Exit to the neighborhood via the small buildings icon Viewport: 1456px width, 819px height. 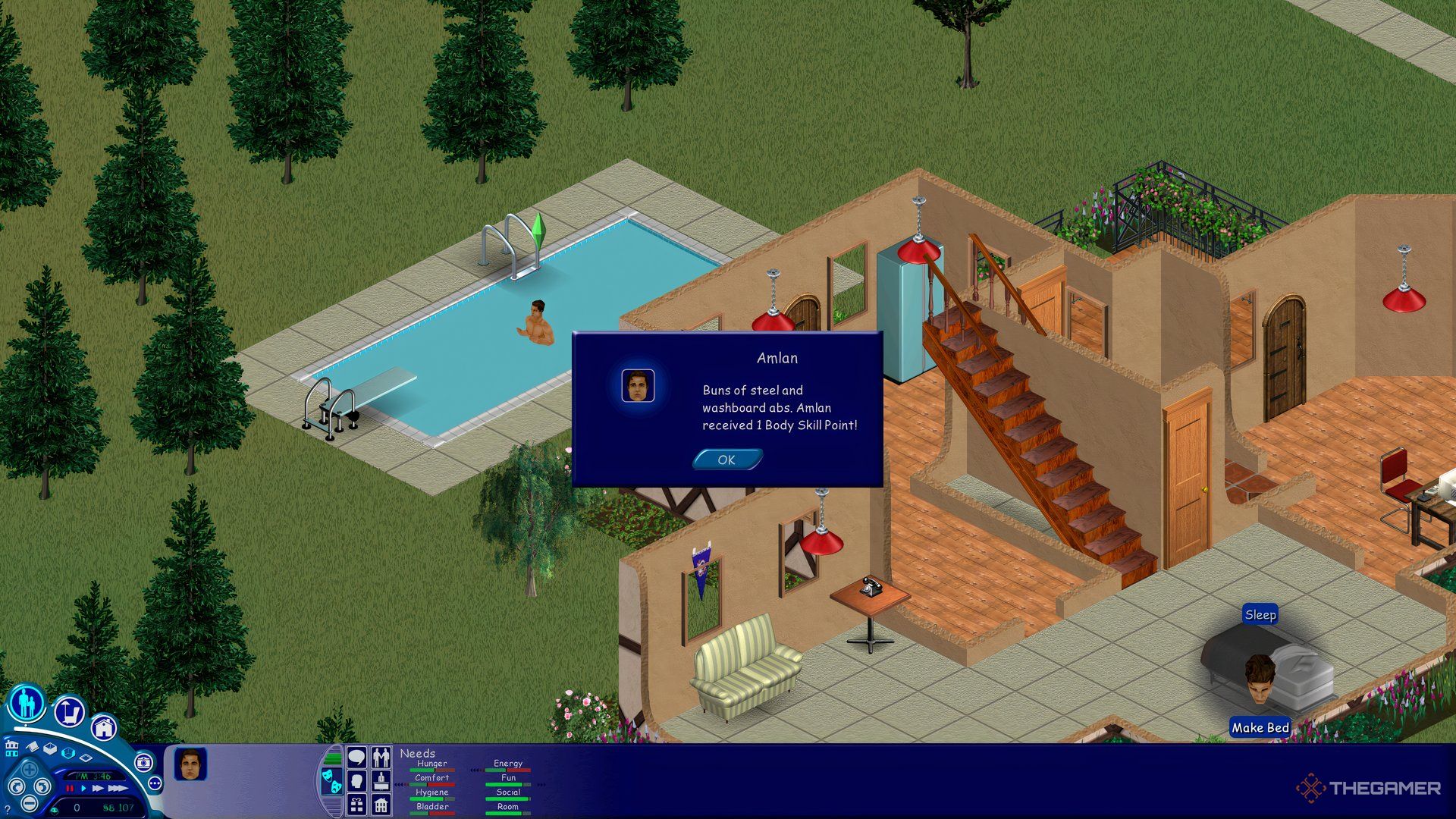point(11,748)
